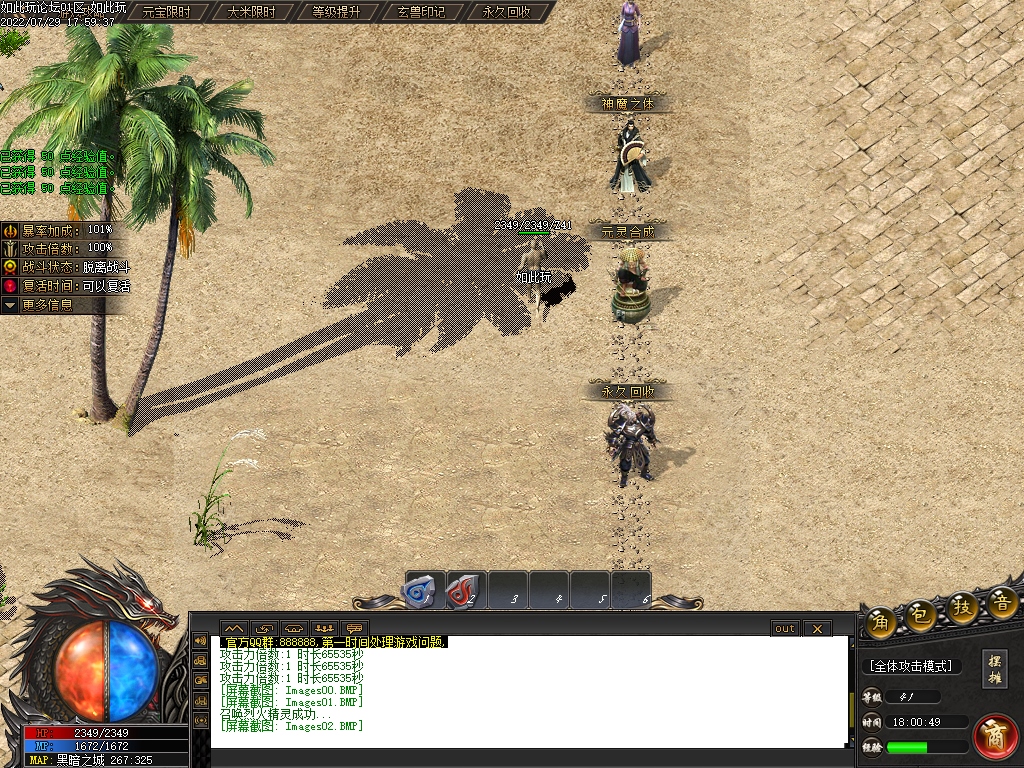Select the zigzag line chat tab
Viewport: 1024px width, 768px height.
[x=233, y=628]
